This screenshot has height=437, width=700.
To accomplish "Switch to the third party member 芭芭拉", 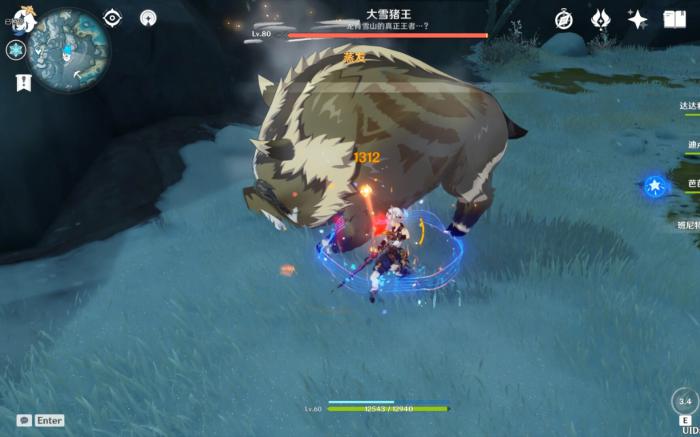I will [692, 185].
